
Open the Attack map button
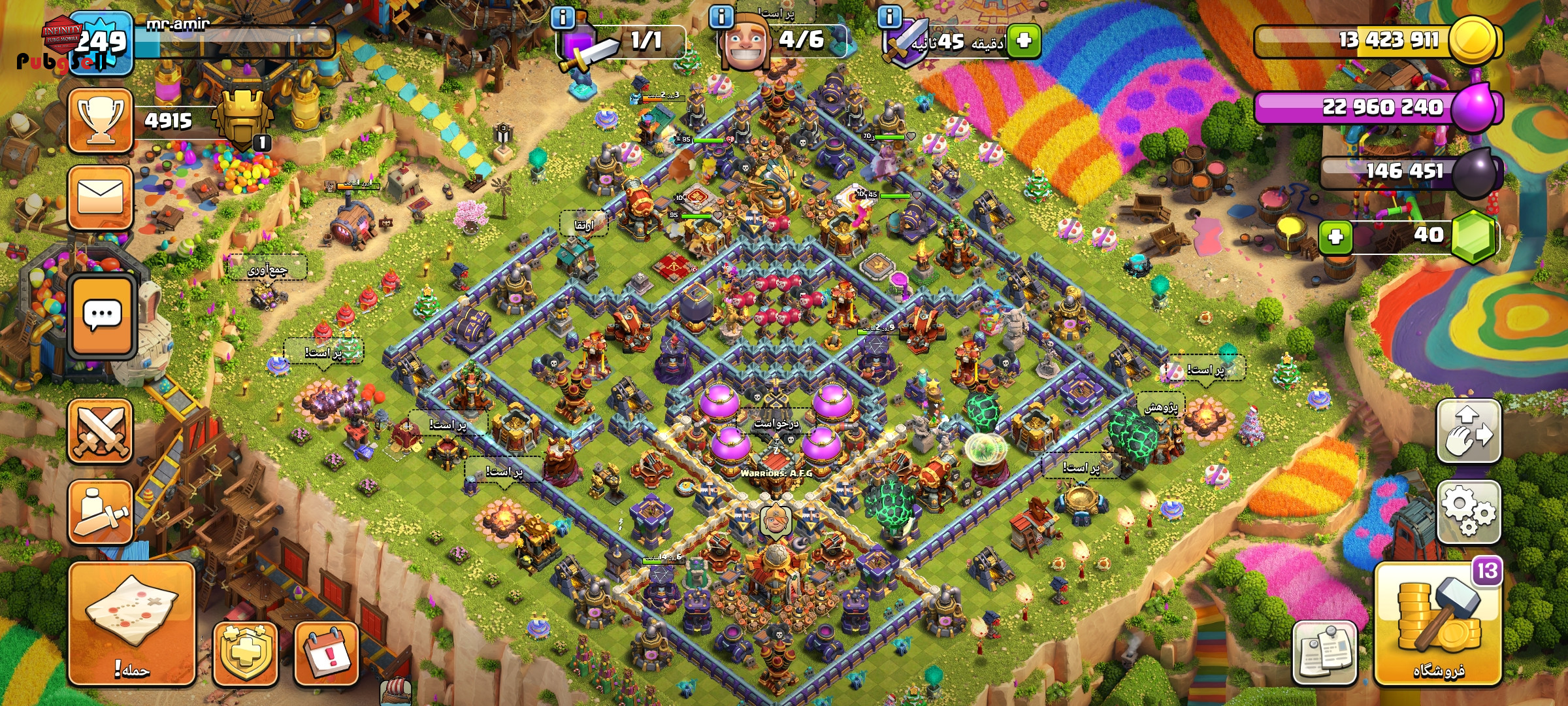pyautogui.click(x=131, y=623)
